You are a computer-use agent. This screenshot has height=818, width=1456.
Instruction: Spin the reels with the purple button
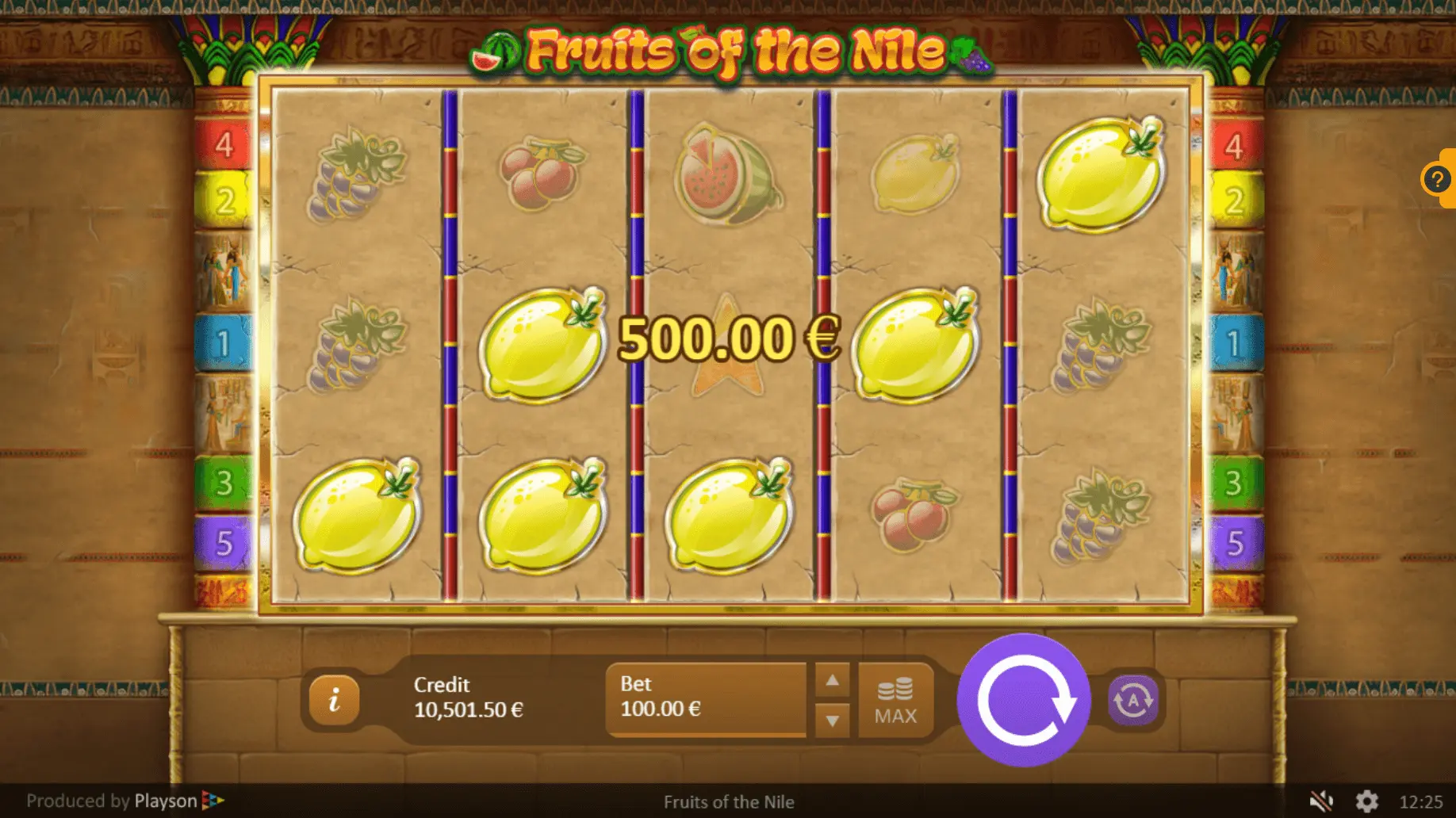click(x=1023, y=700)
